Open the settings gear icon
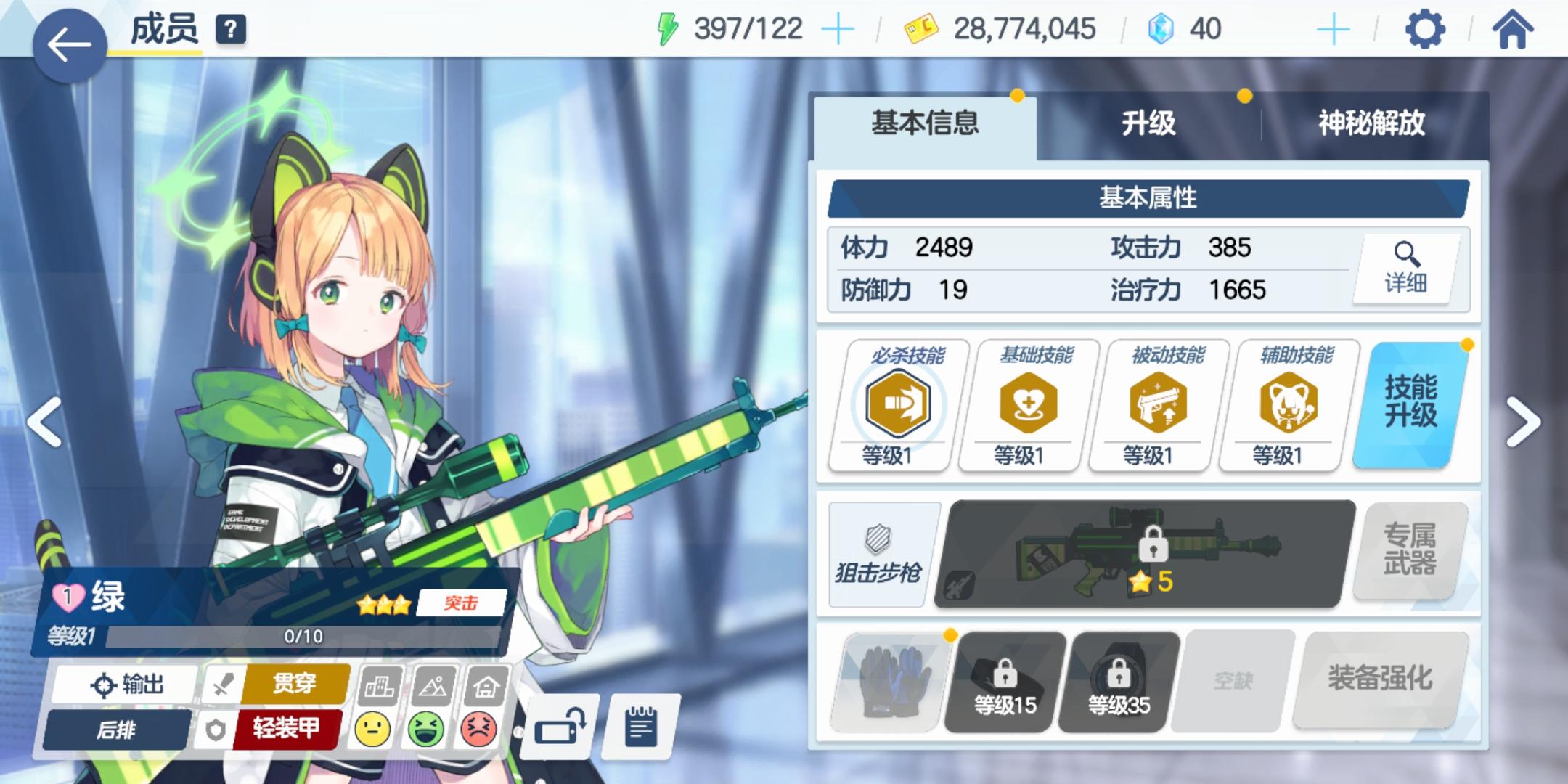 click(1424, 29)
